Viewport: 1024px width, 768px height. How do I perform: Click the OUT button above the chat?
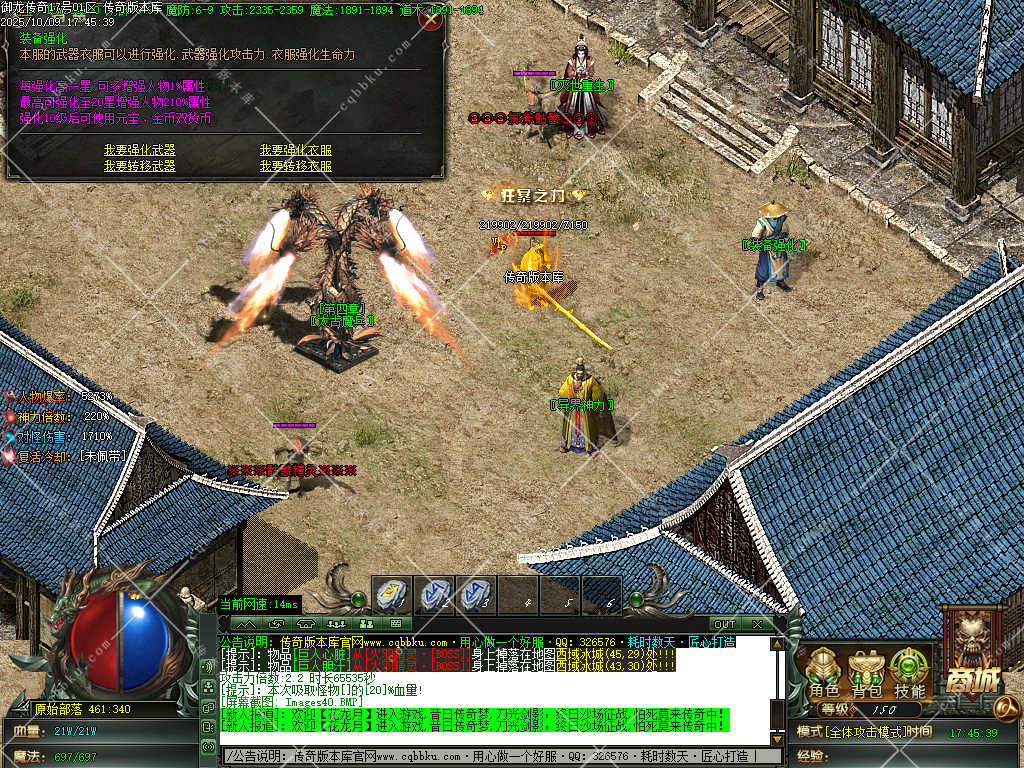click(723, 624)
